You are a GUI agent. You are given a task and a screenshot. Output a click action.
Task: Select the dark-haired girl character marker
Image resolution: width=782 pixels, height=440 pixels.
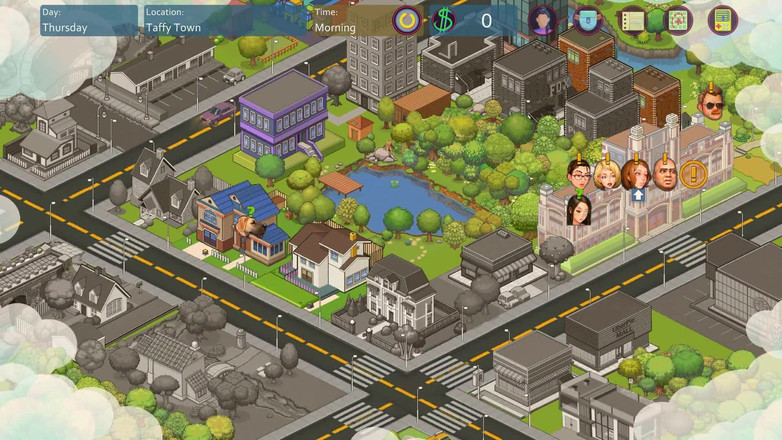point(579,210)
